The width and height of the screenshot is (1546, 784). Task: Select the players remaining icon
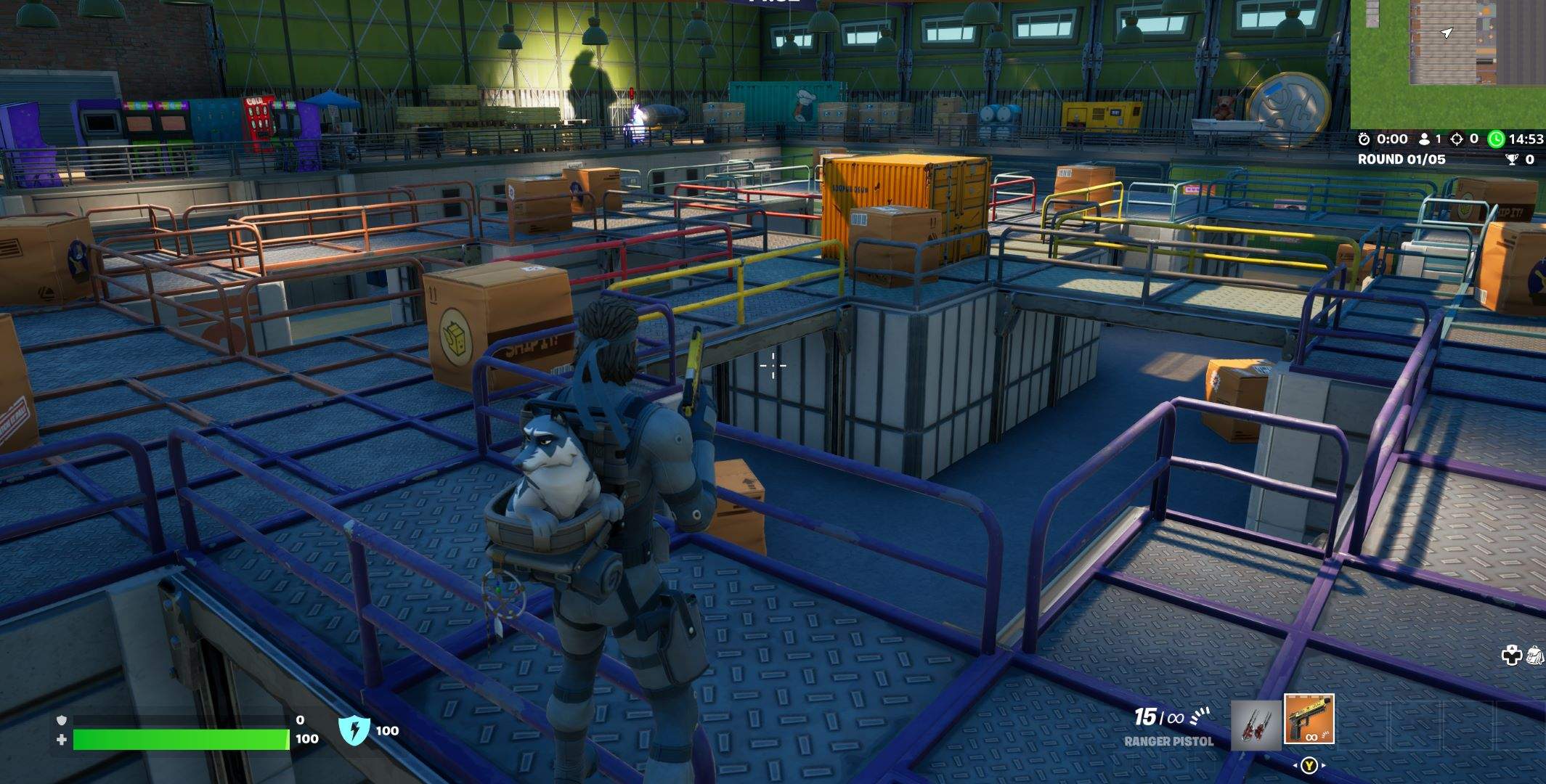[1425, 139]
